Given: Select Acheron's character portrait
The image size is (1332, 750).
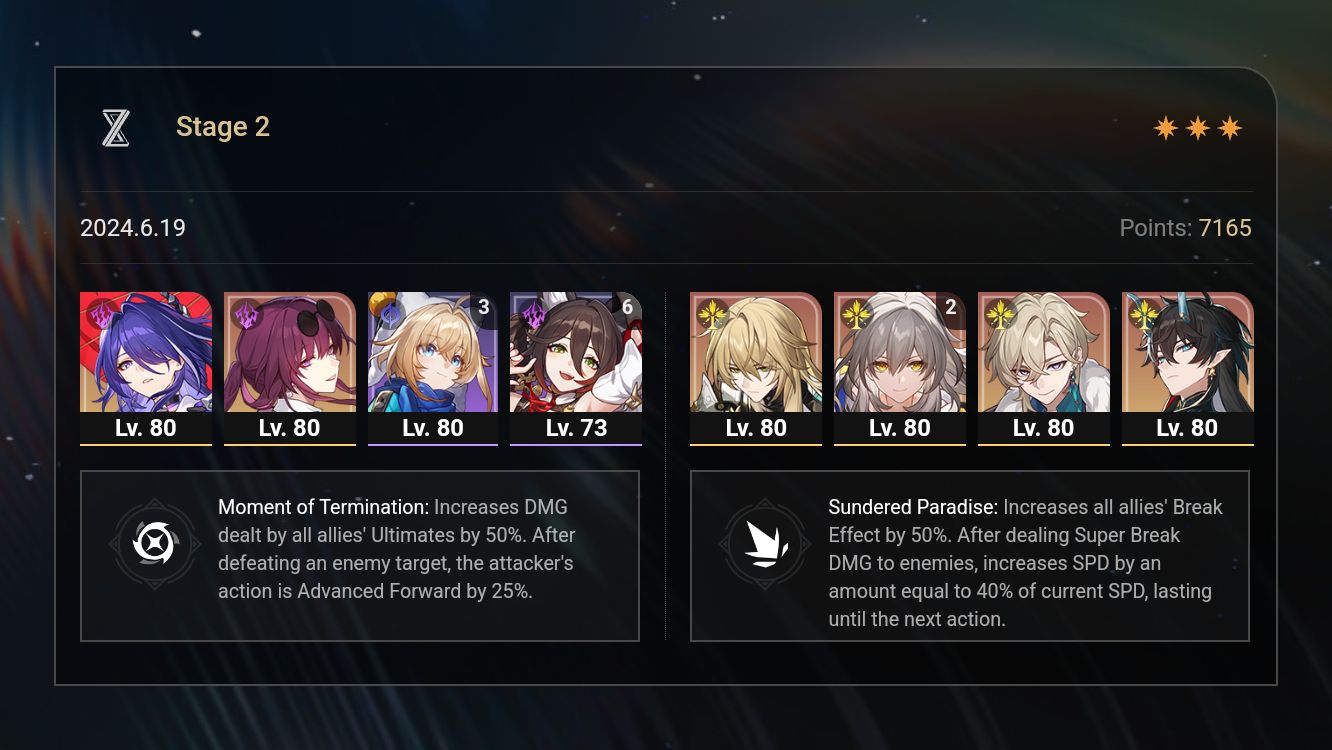Looking at the screenshot, I should tap(146, 352).
